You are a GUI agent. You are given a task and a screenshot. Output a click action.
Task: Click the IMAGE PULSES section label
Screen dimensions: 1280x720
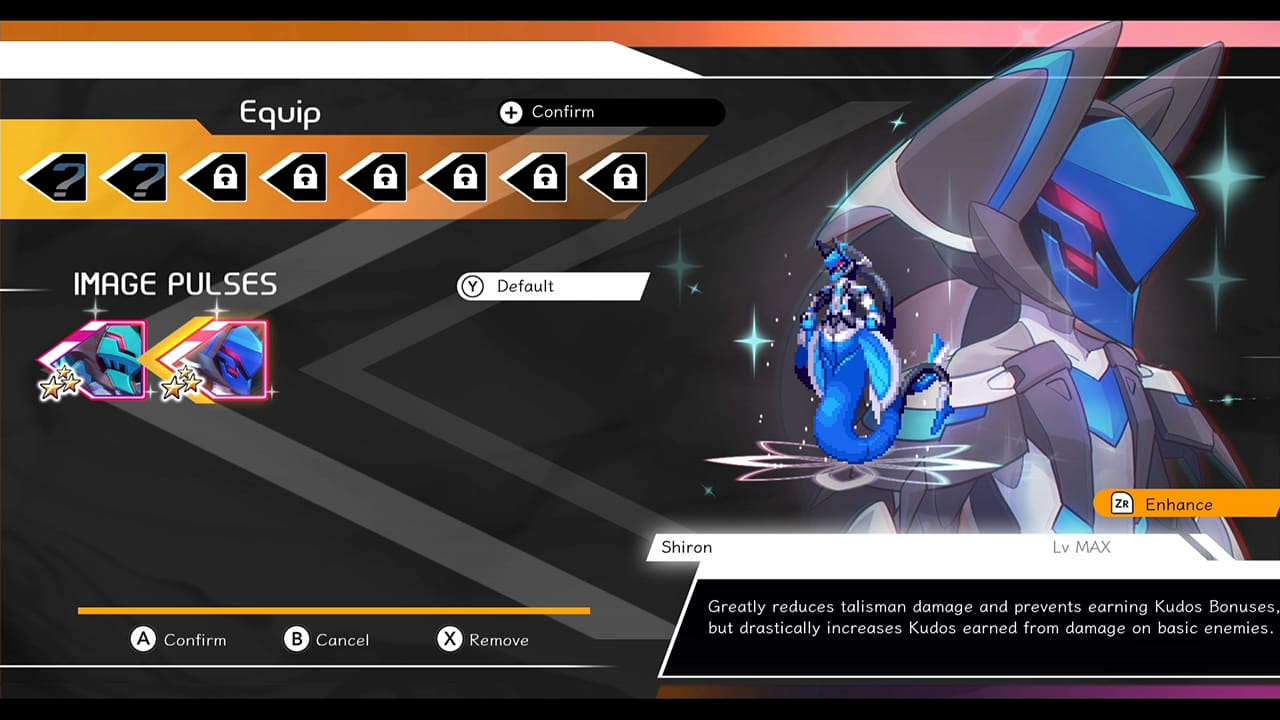click(174, 284)
